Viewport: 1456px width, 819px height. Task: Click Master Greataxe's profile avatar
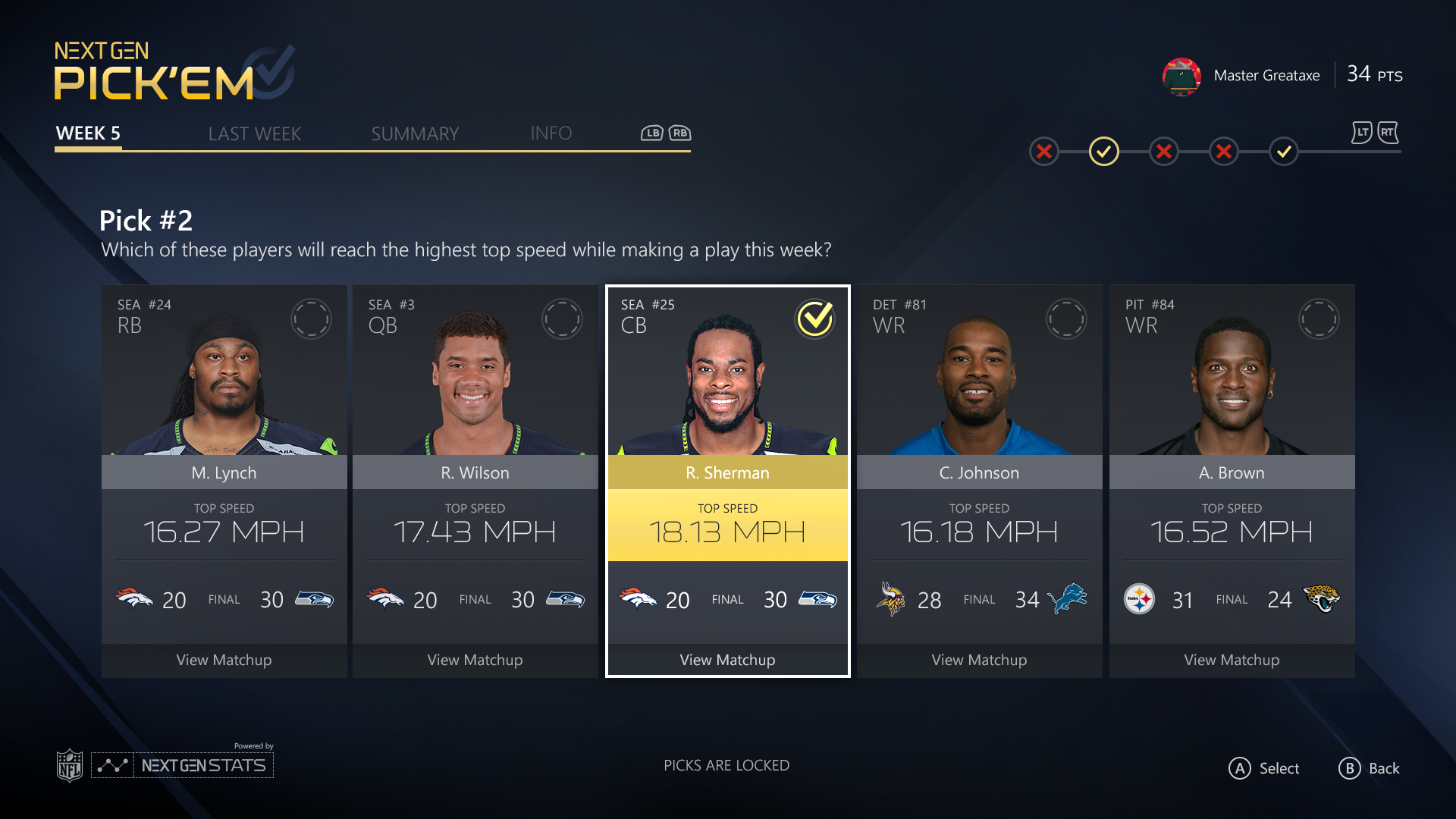(x=1181, y=76)
